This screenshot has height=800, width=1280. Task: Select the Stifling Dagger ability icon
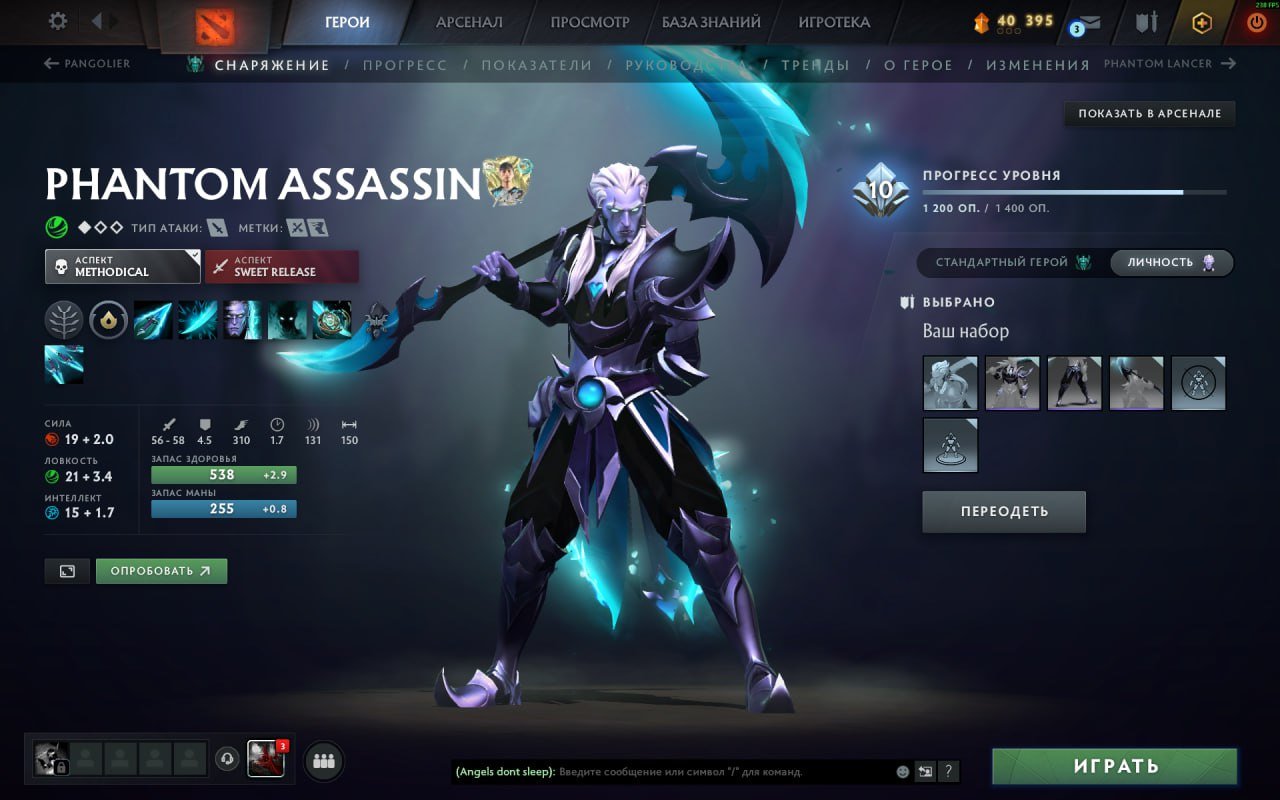point(152,320)
